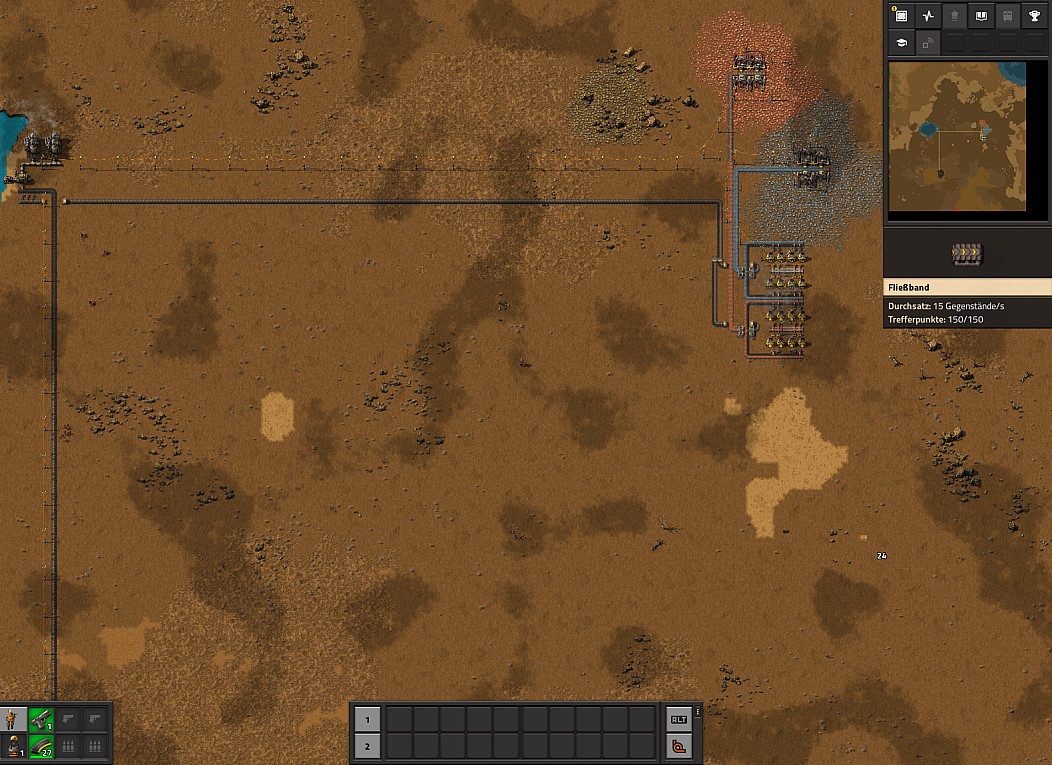1052x765 pixels.
Task: Toggle the ALT info mode button
Action: pyautogui.click(x=679, y=719)
